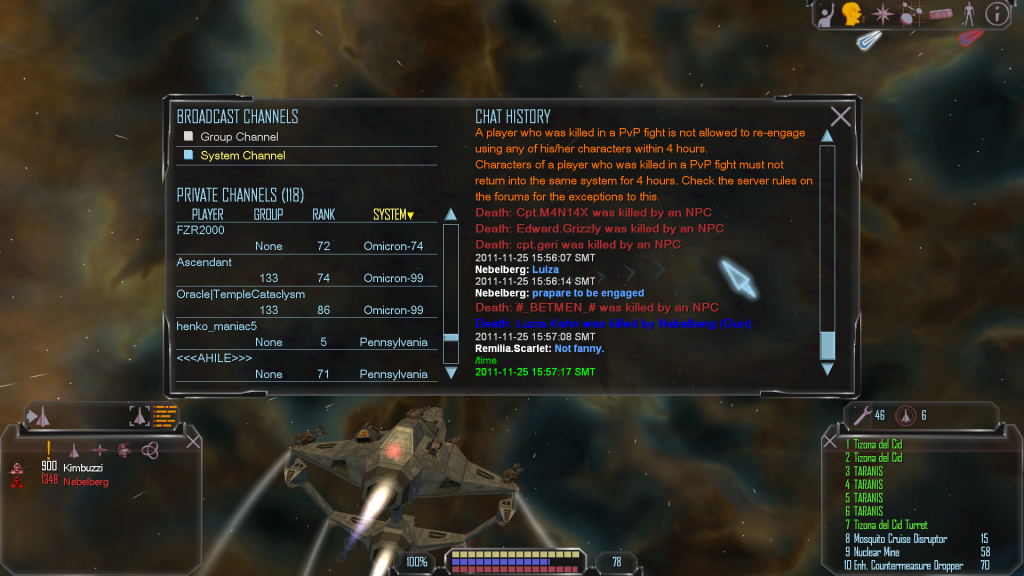Viewport: 1024px width, 576px height.
Task: Target Nebelberg in the contact list
Action: click(x=86, y=481)
